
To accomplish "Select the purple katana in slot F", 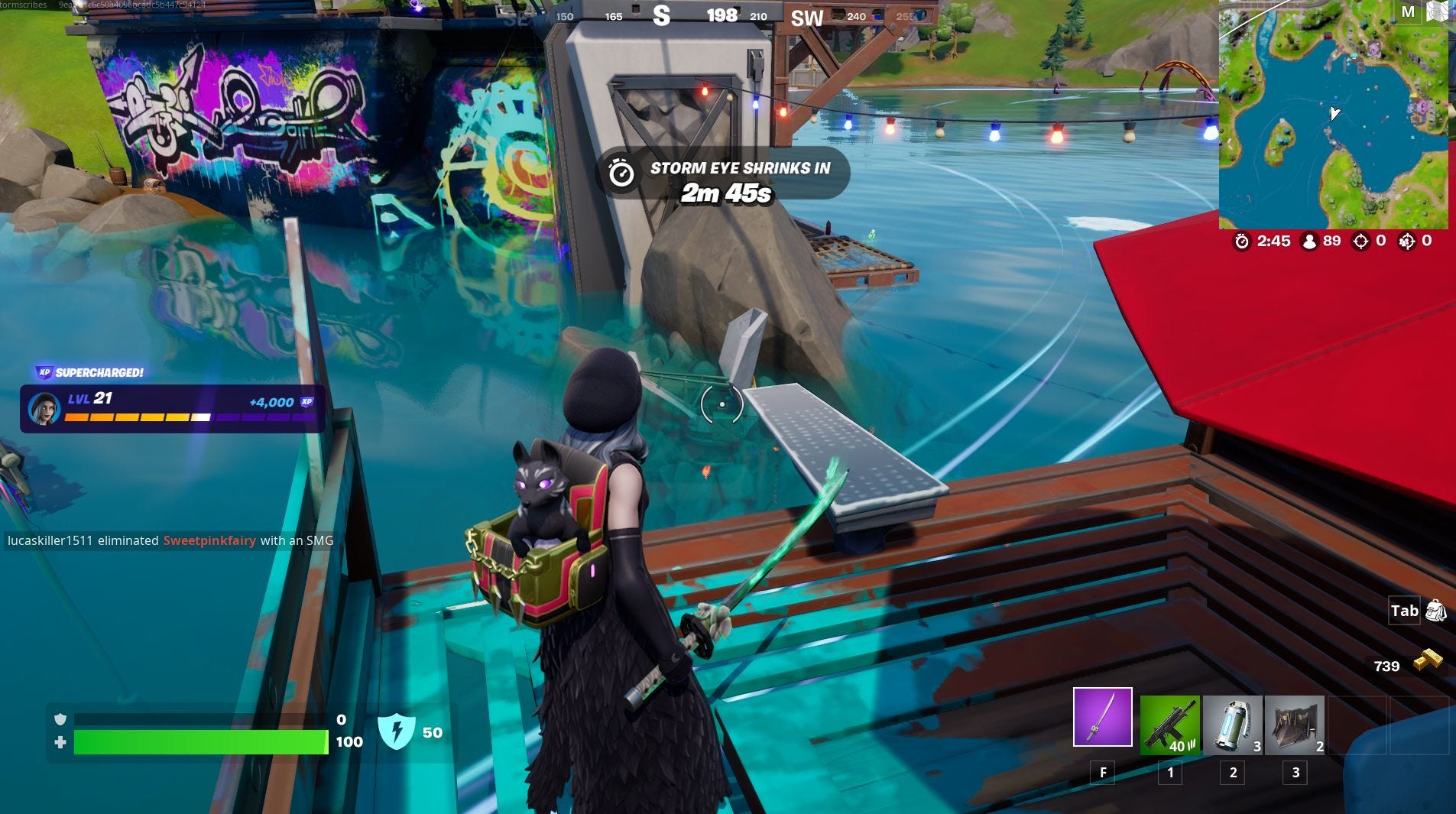I will pyautogui.click(x=1104, y=718).
